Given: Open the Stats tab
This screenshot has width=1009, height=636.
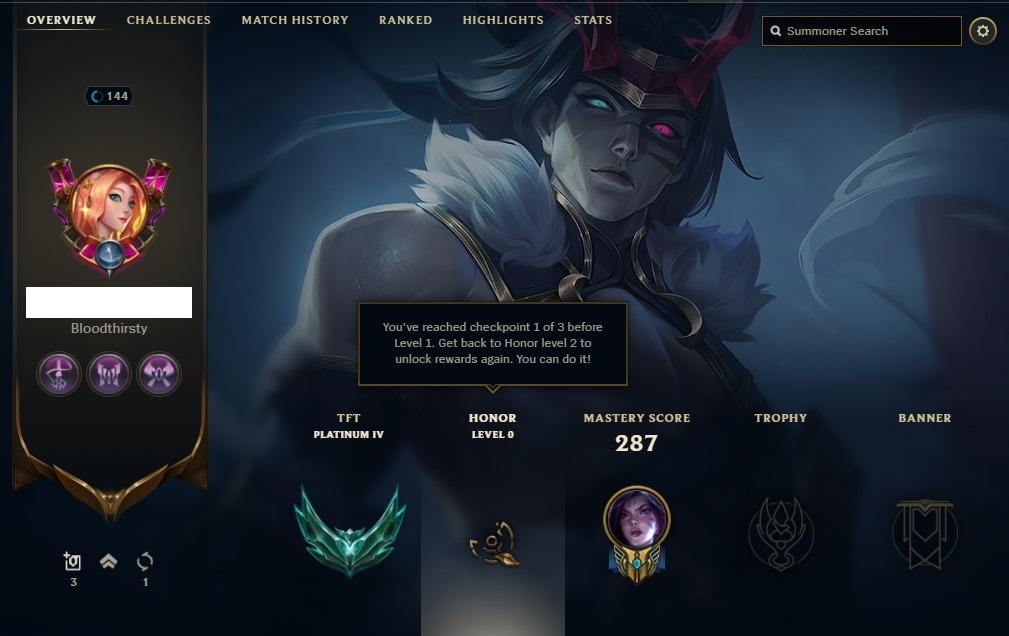Looking at the screenshot, I should pyautogui.click(x=593, y=20).
